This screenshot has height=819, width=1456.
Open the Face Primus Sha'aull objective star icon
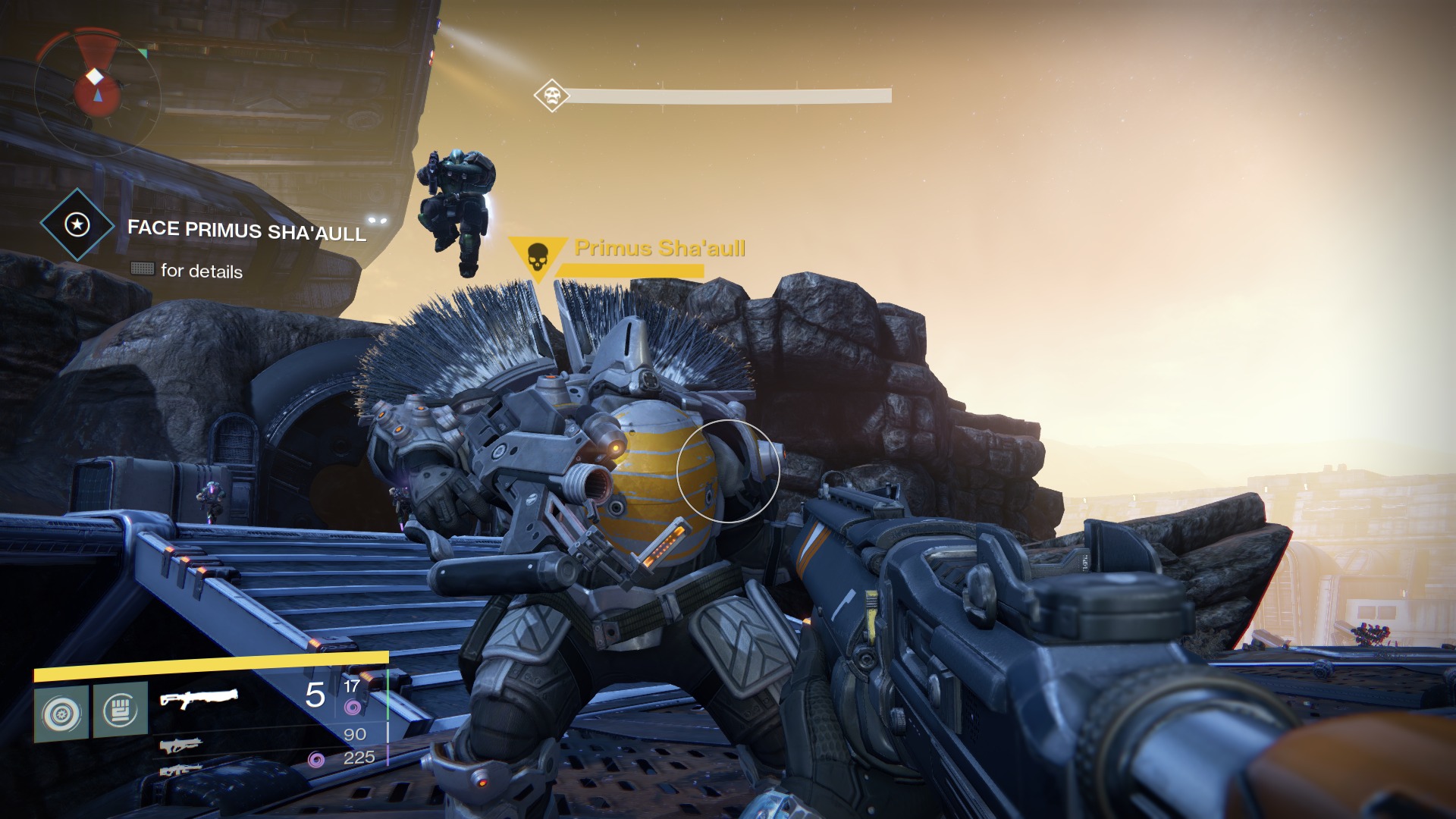click(77, 224)
